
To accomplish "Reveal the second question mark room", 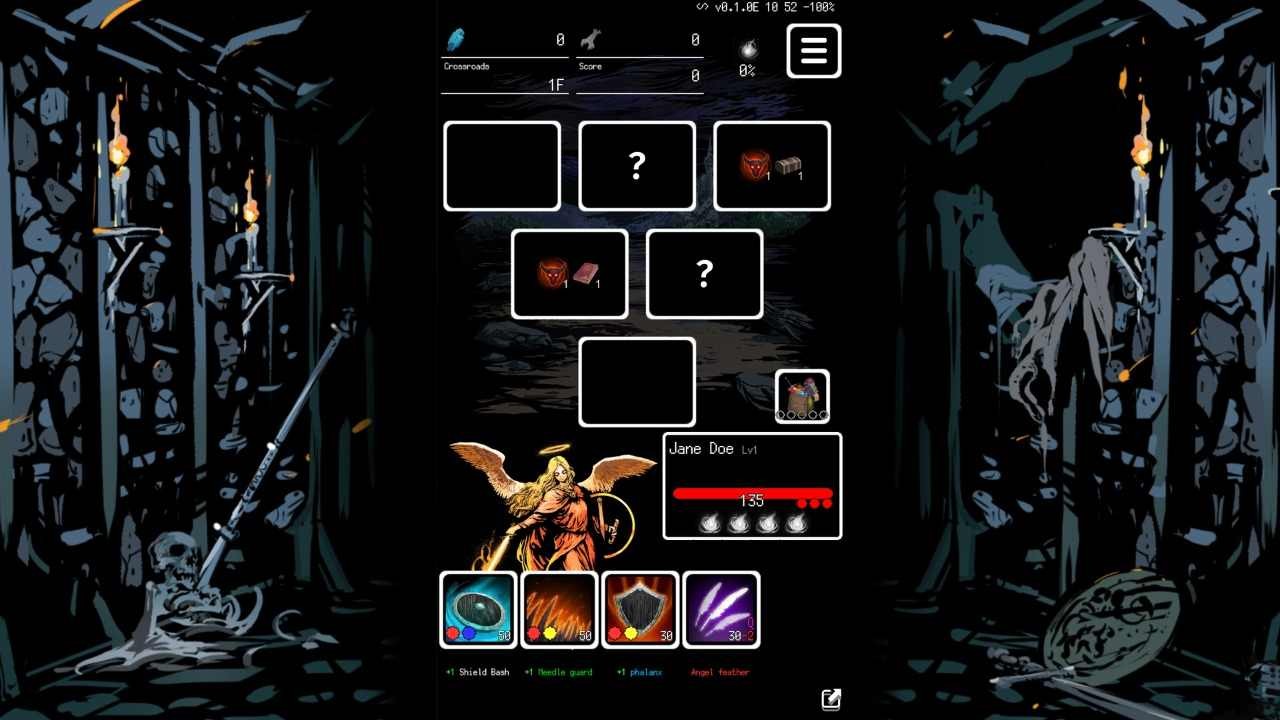I will click(x=704, y=273).
